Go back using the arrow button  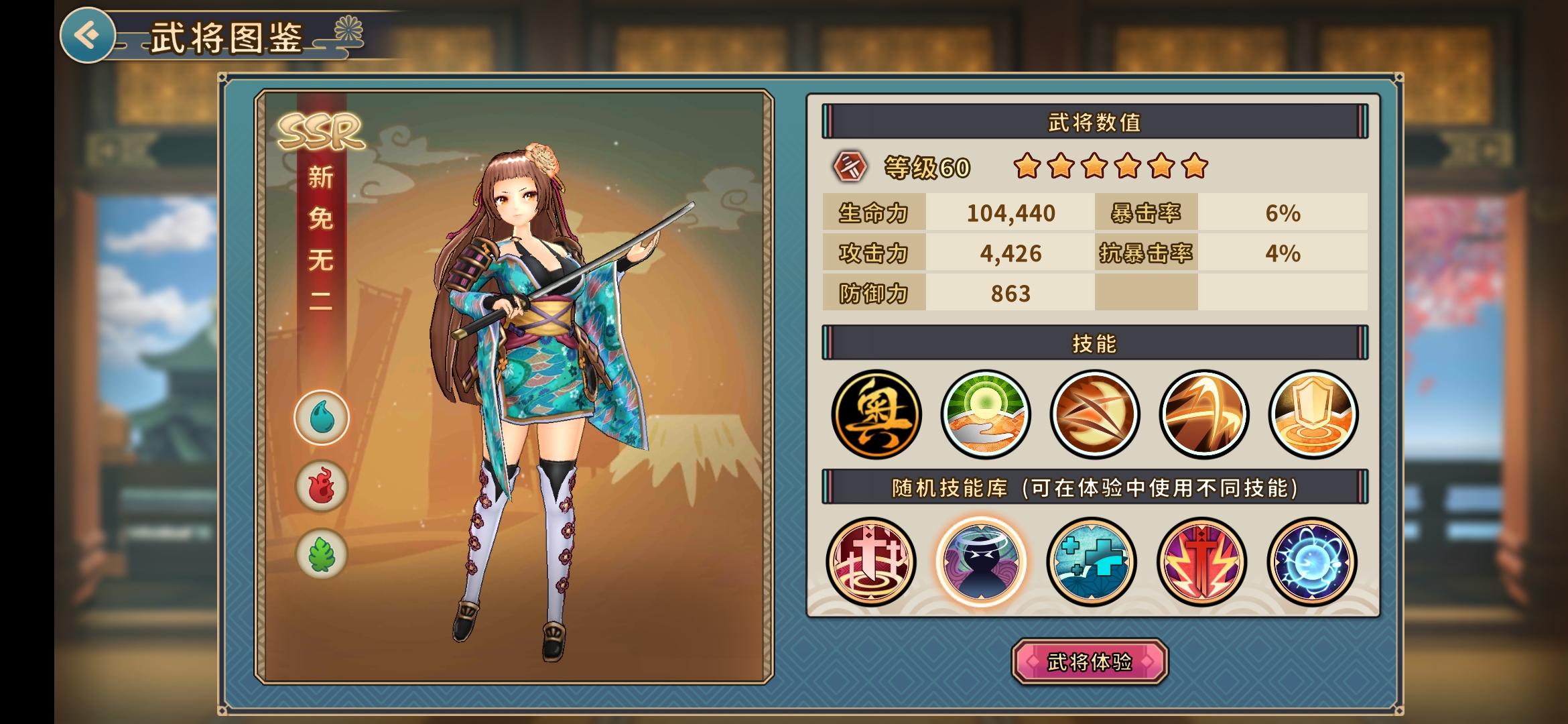click(88, 35)
